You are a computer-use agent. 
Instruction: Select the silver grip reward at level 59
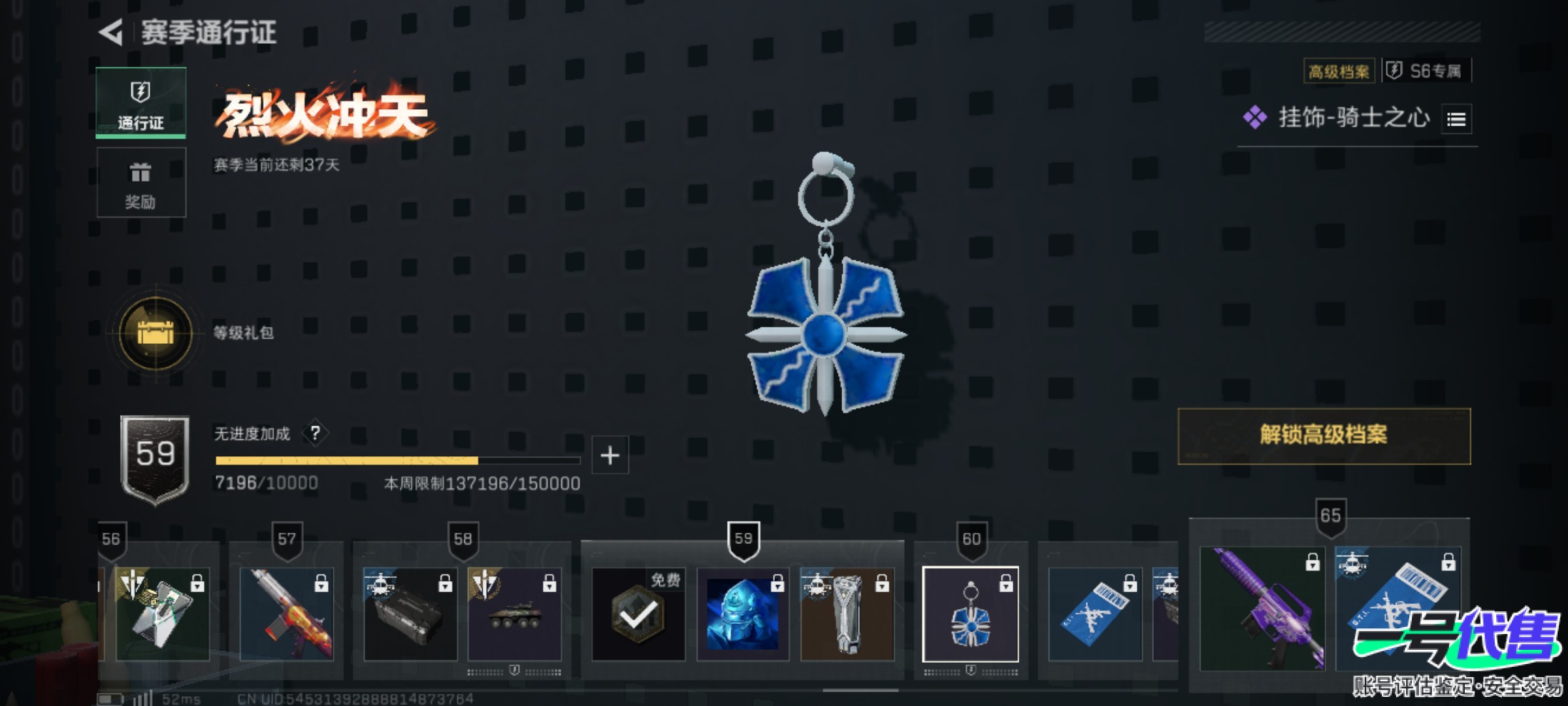pos(847,614)
